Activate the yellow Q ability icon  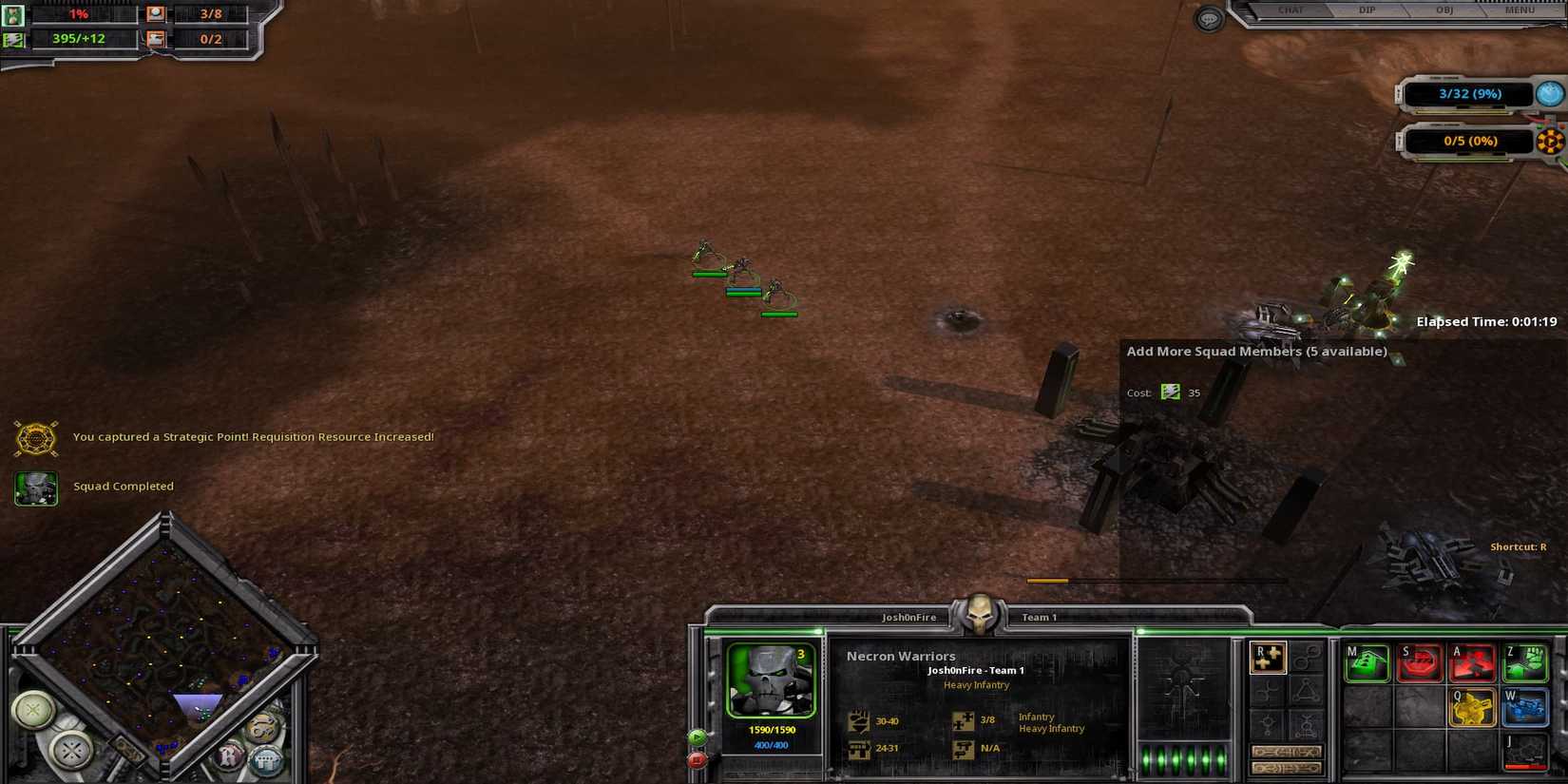point(1473,708)
